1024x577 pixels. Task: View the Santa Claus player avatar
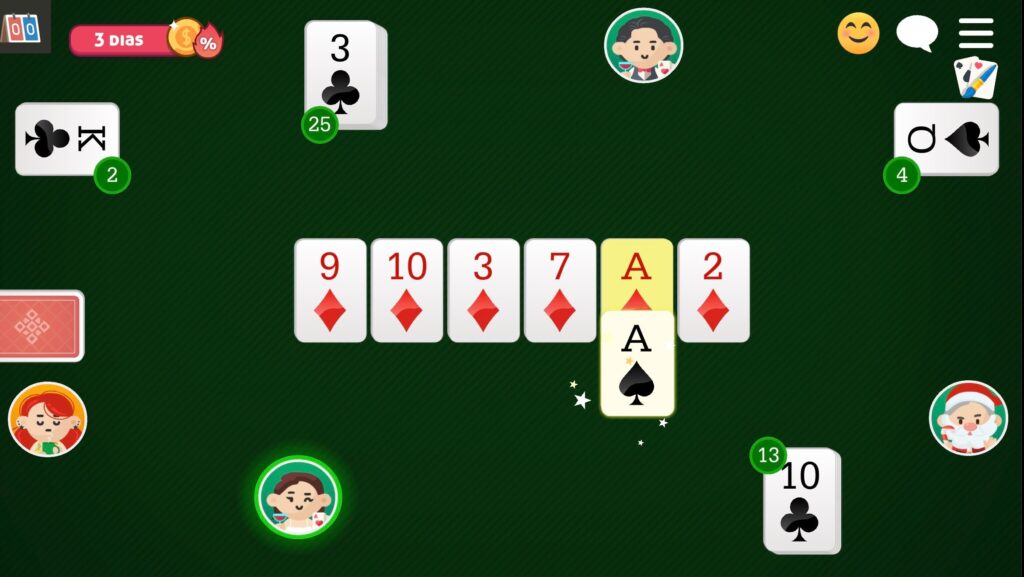point(967,418)
